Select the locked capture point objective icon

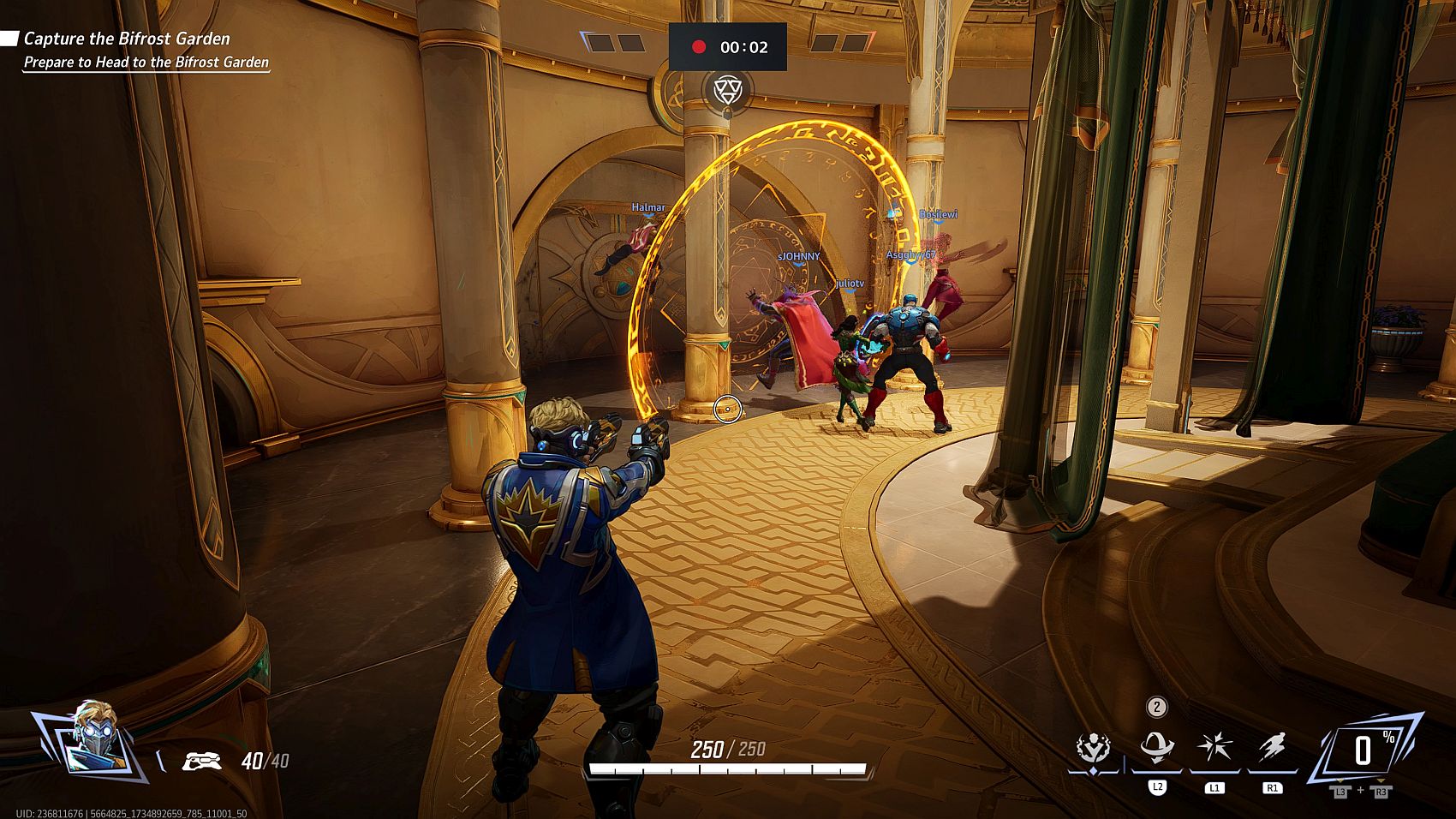coord(726,90)
